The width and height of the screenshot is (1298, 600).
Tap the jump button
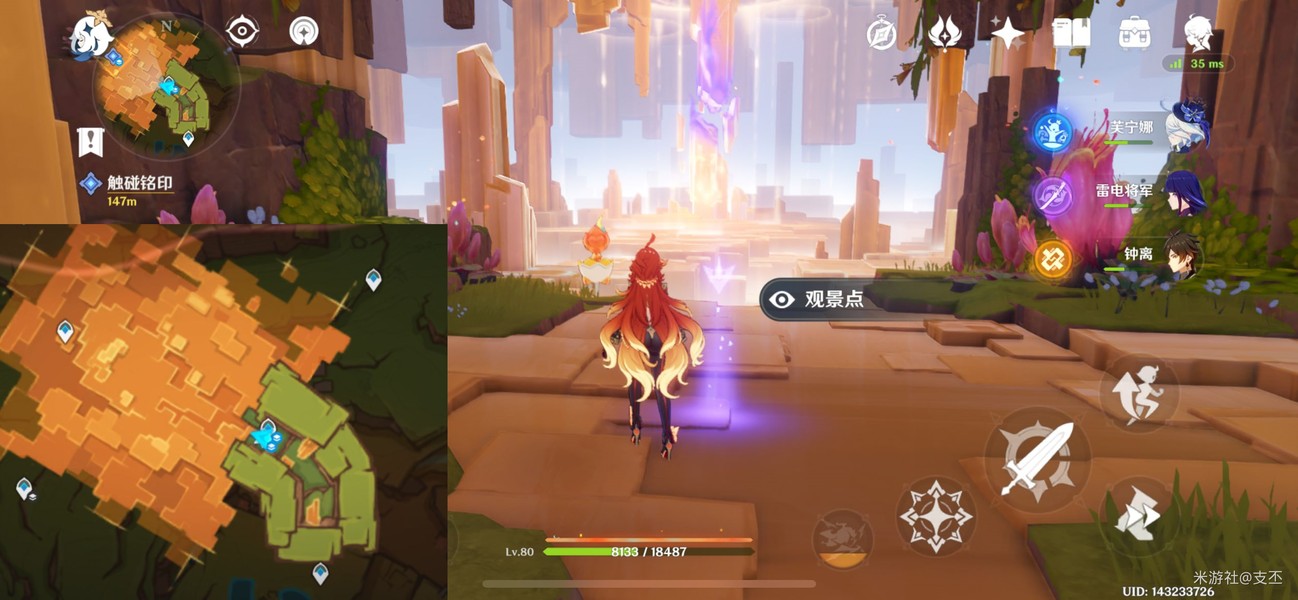coord(1139,394)
